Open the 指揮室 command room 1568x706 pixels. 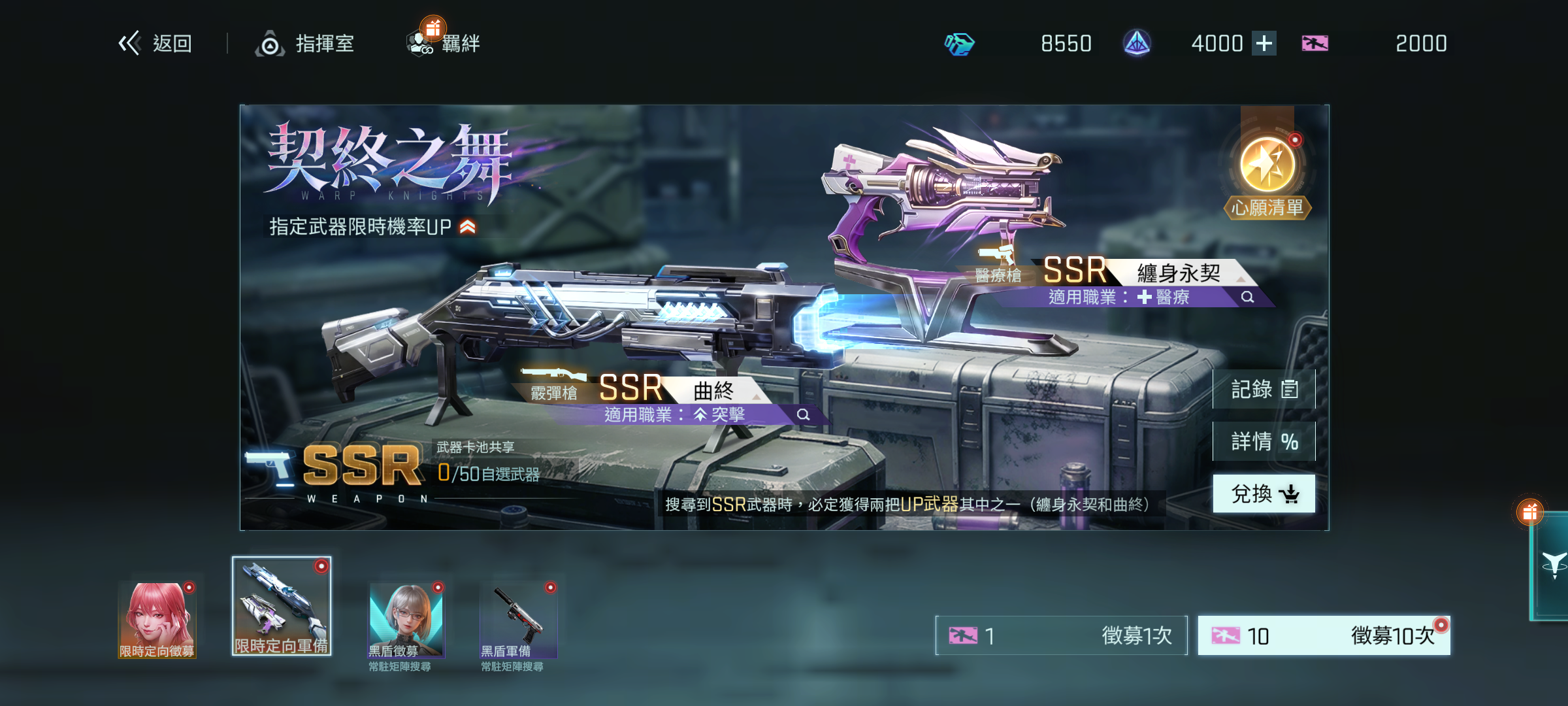pyautogui.click(x=305, y=44)
